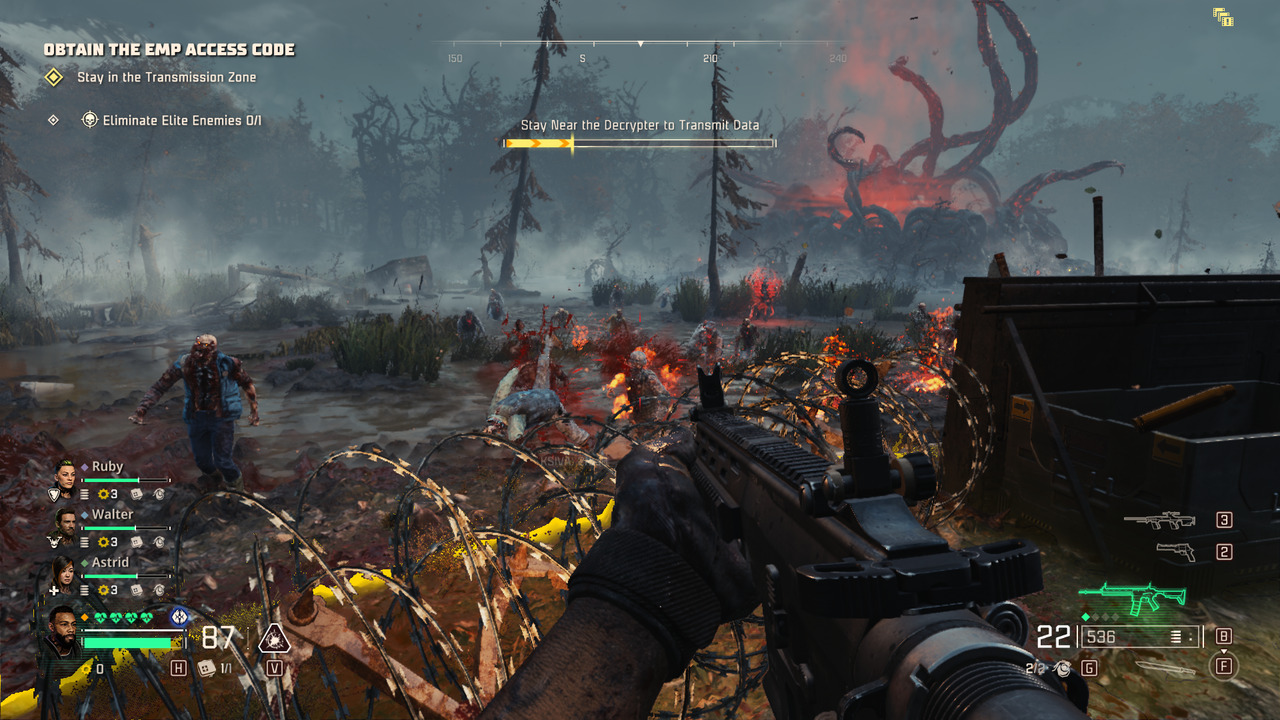Select the green assault rifle icon

click(x=1133, y=598)
